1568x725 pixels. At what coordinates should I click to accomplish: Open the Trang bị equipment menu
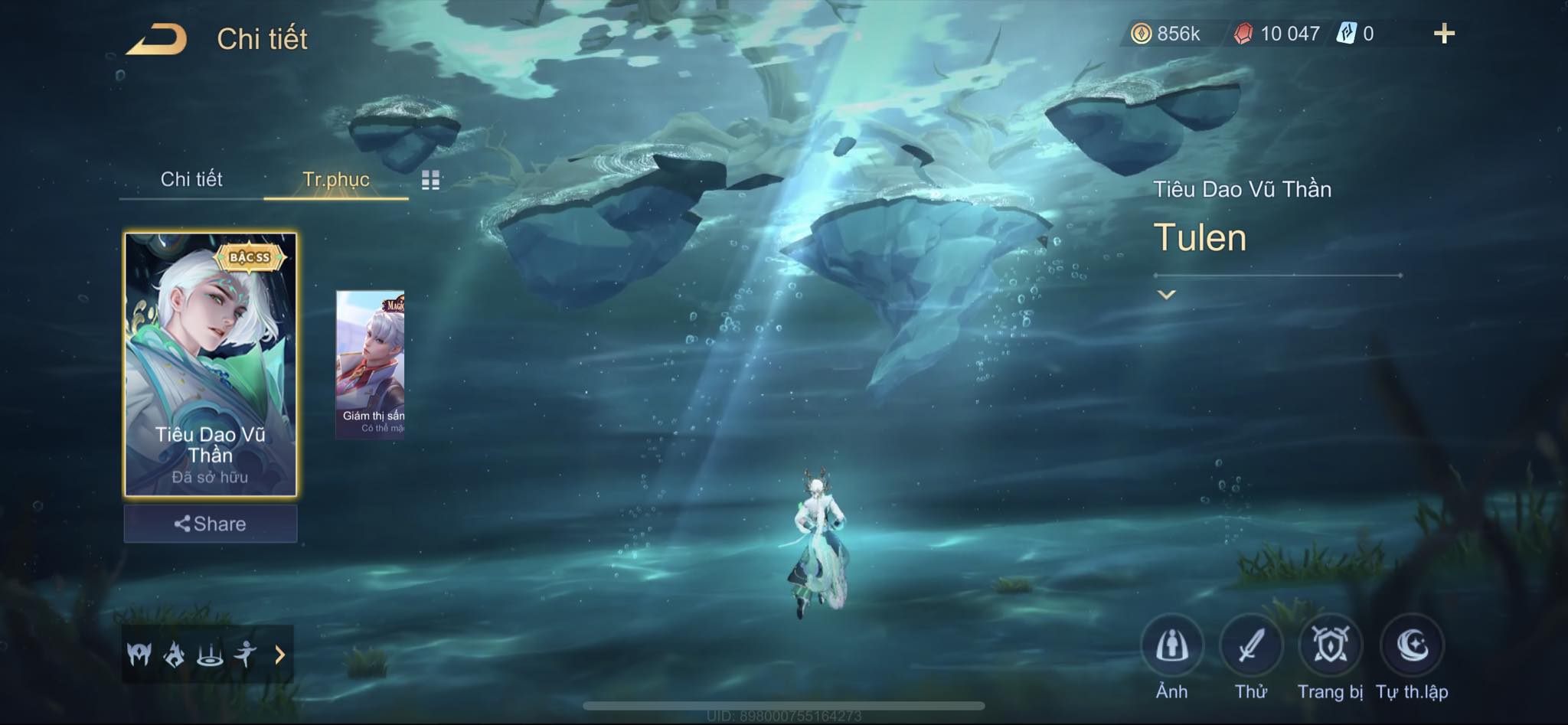[x=1331, y=647]
